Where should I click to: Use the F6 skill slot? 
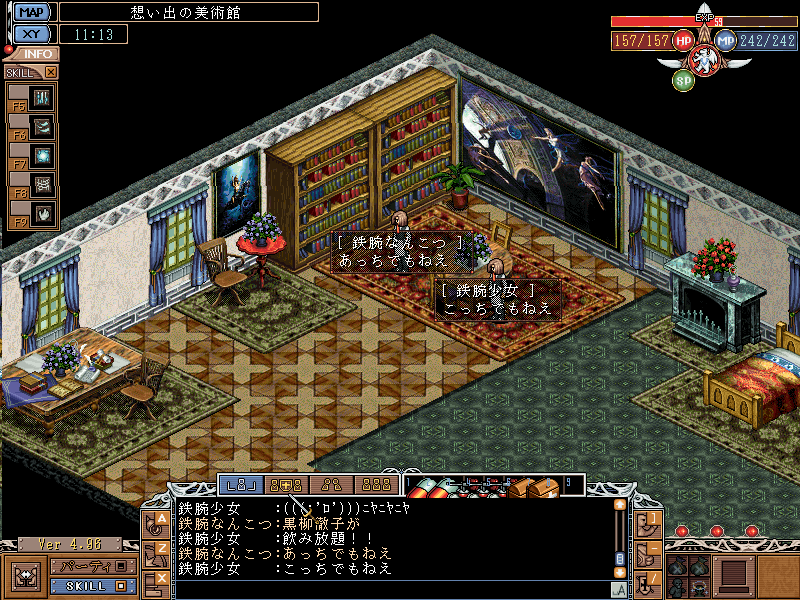pos(42,127)
